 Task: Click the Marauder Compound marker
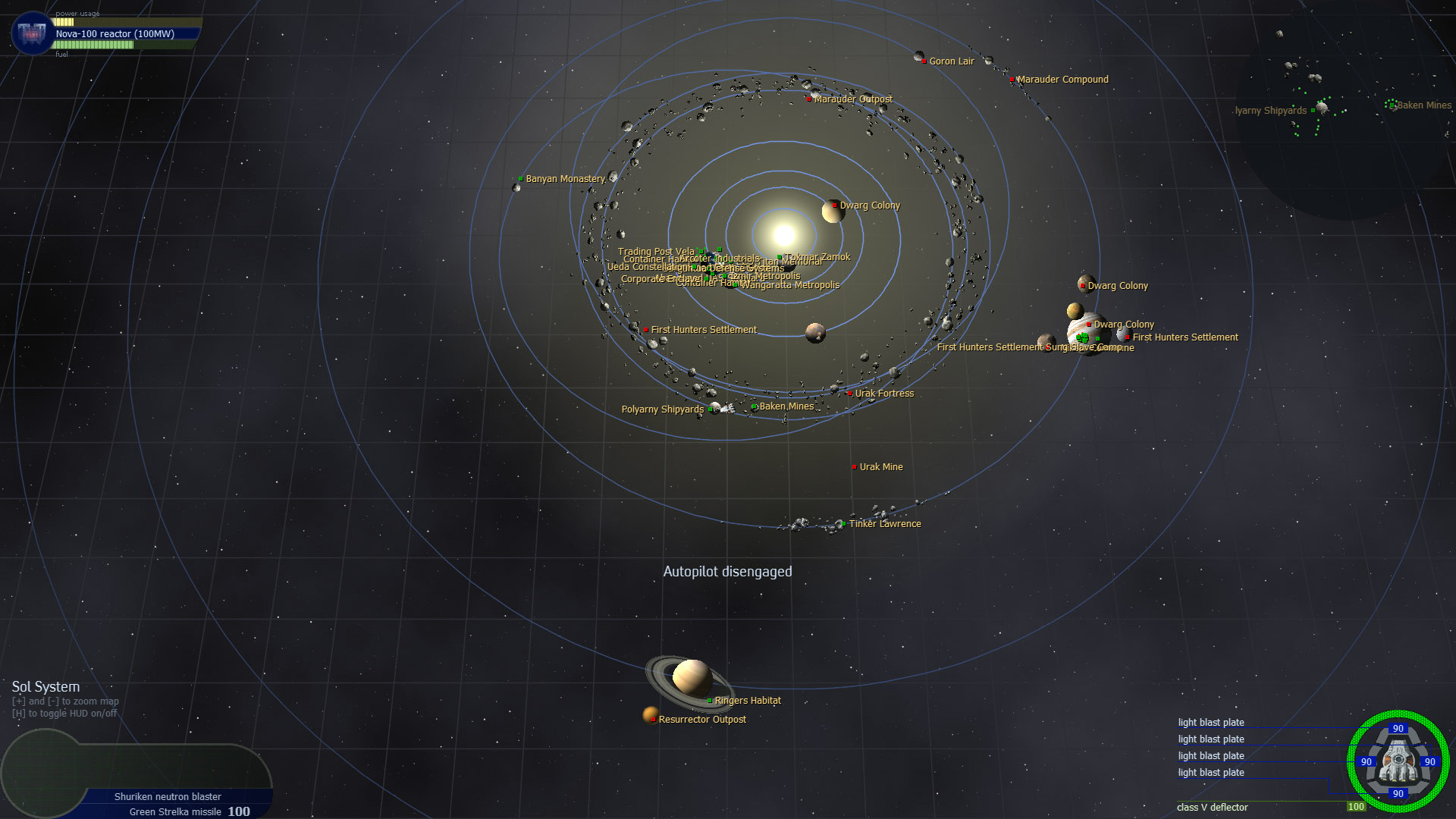coord(1012,79)
